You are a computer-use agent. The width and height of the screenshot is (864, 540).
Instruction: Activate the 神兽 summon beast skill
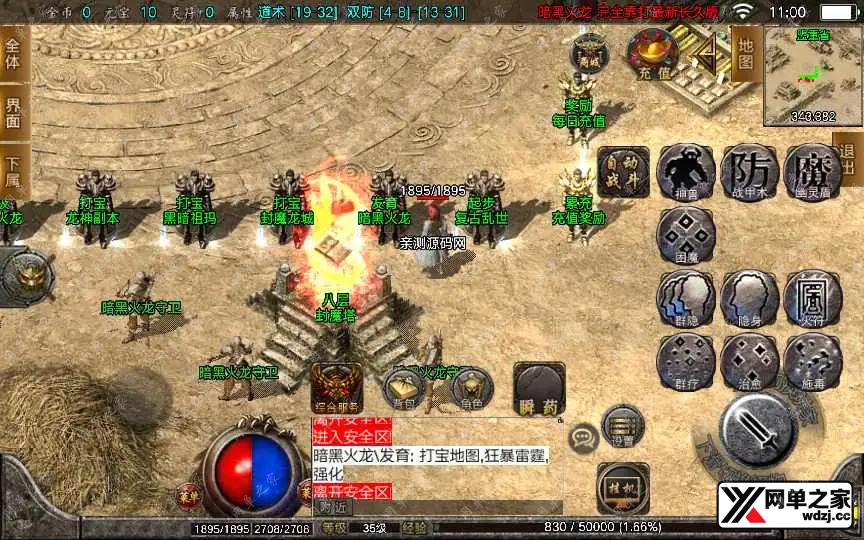tap(685, 172)
